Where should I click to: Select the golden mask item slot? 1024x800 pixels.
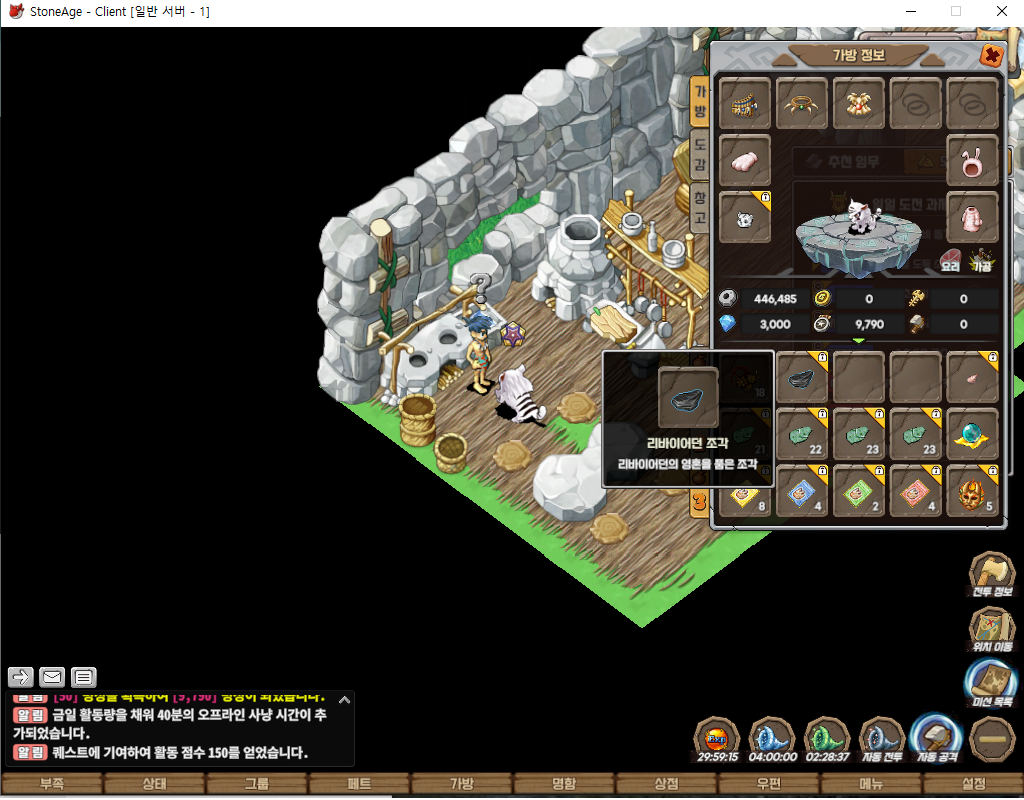[972, 492]
